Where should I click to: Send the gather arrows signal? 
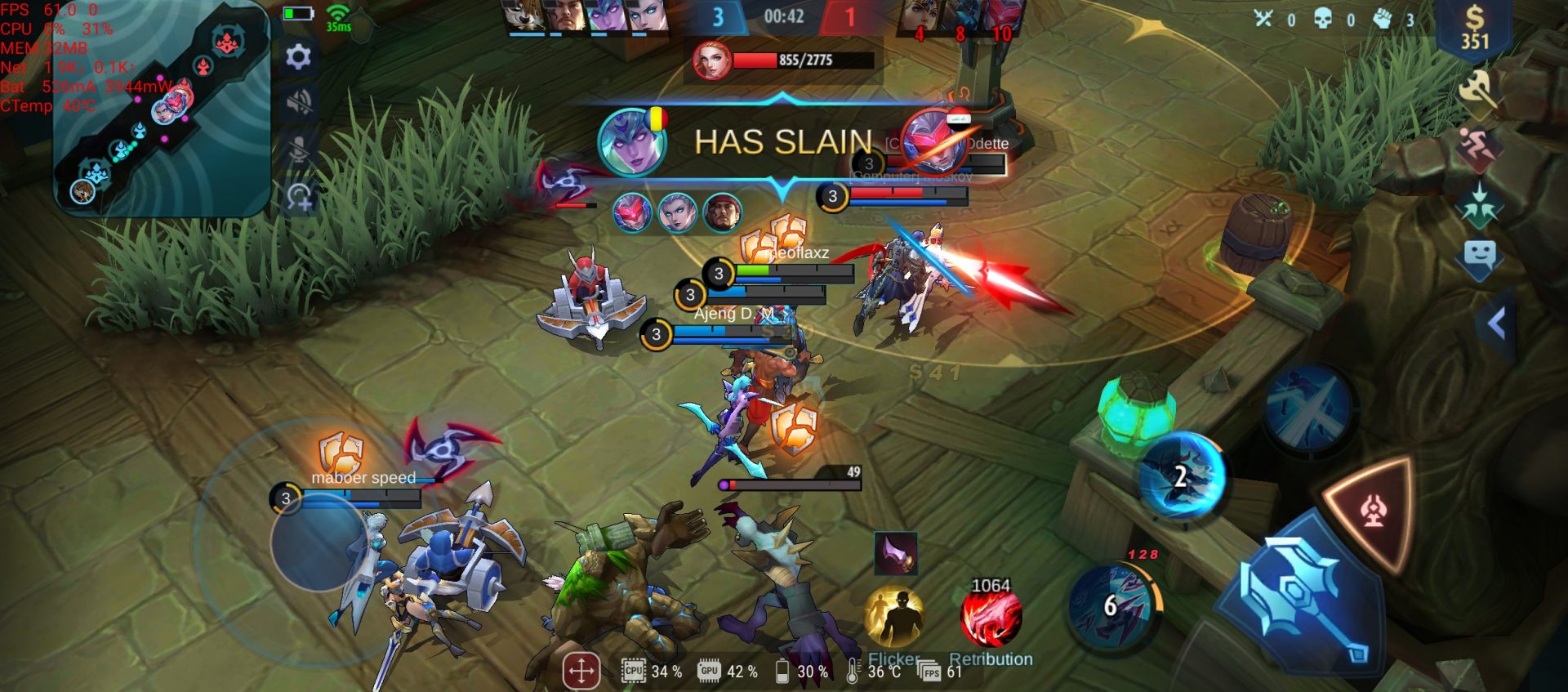(x=1478, y=204)
